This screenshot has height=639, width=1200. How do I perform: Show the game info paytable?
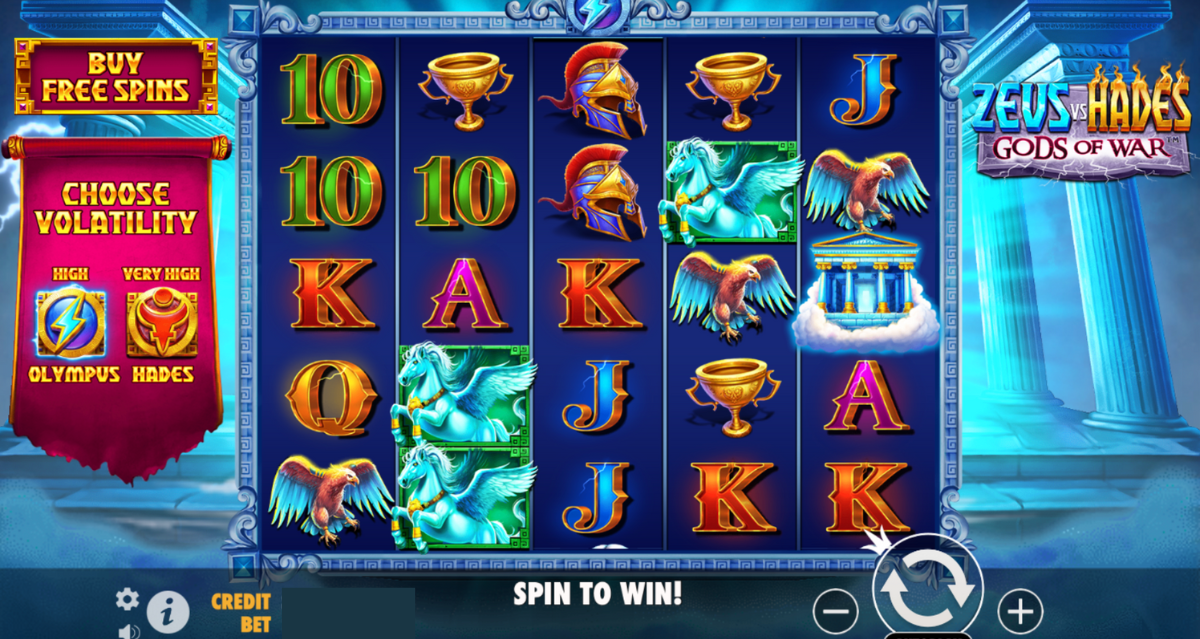click(x=168, y=609)
